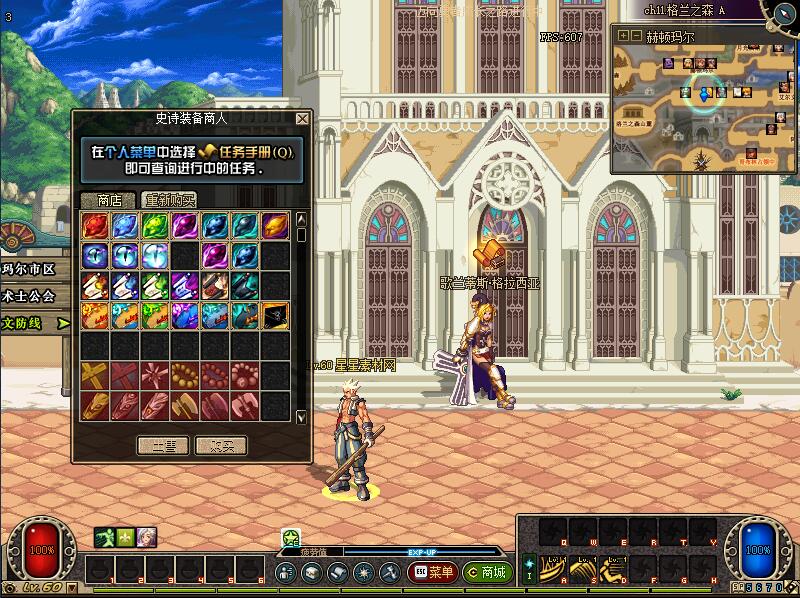Open the 重新购买 buyback tab

click(168, 199)
